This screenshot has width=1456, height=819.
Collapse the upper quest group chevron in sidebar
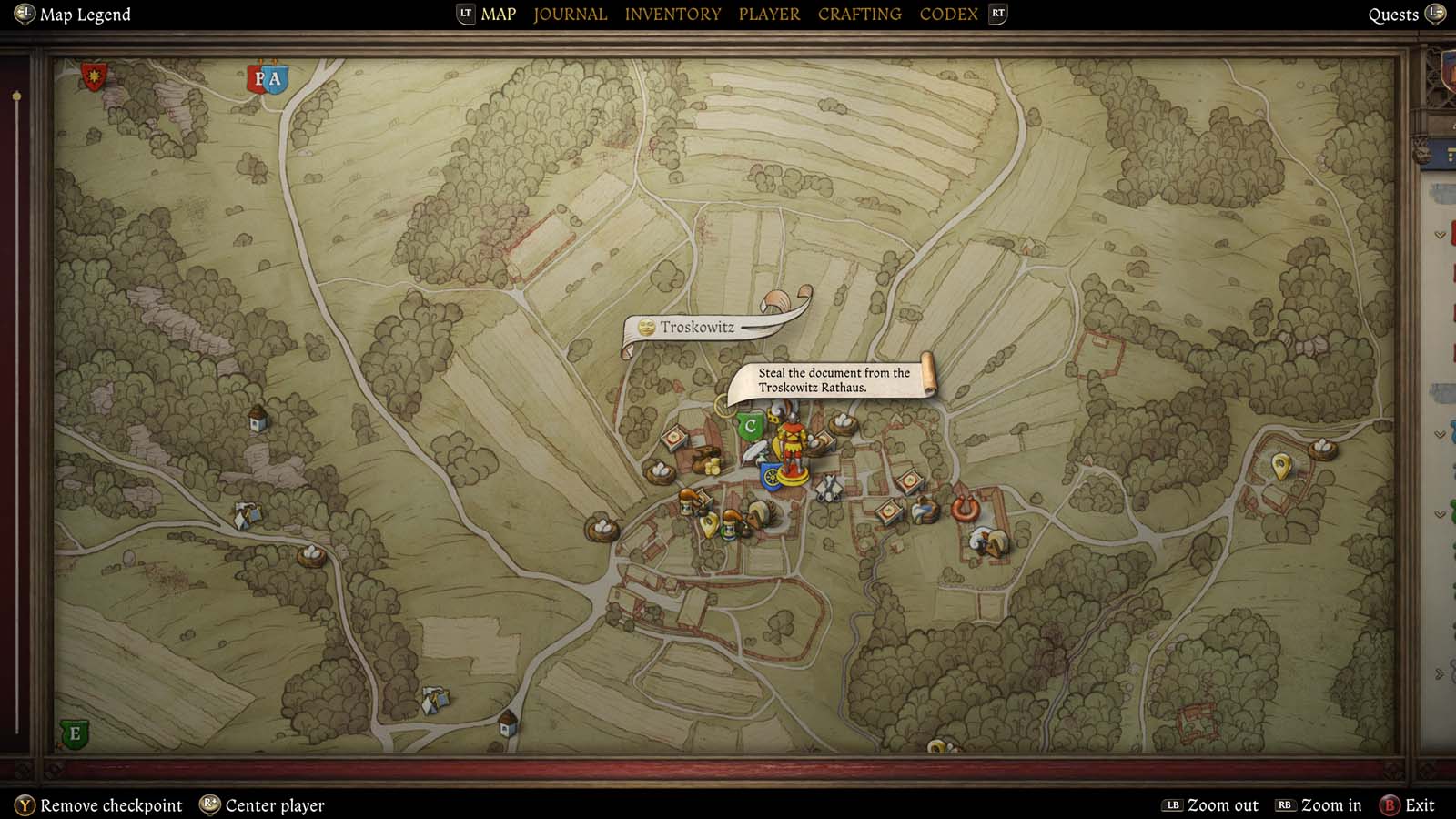tap(1440, 235)
